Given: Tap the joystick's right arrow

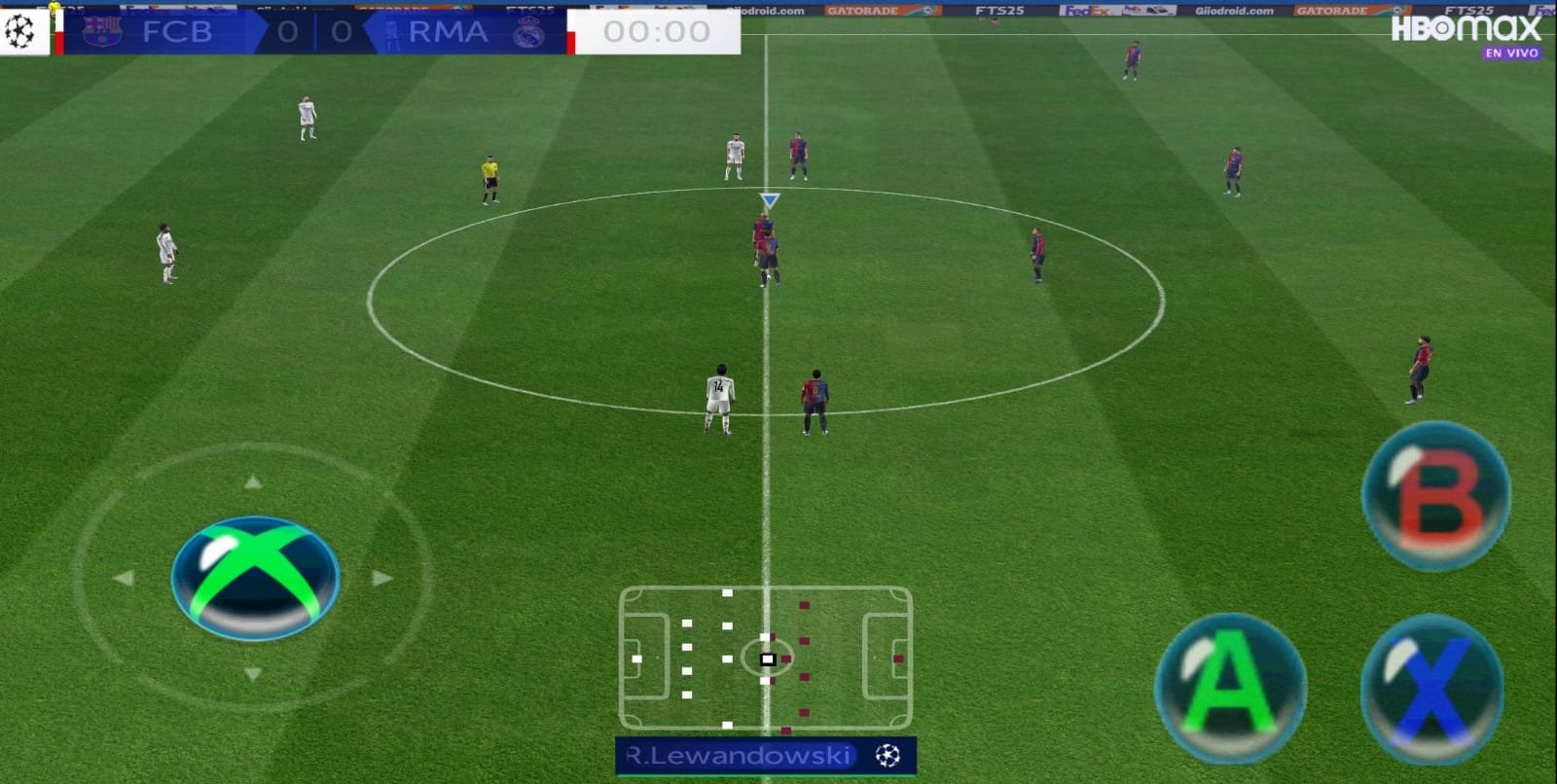Looking at the screenshot, I should pos(382,578).
